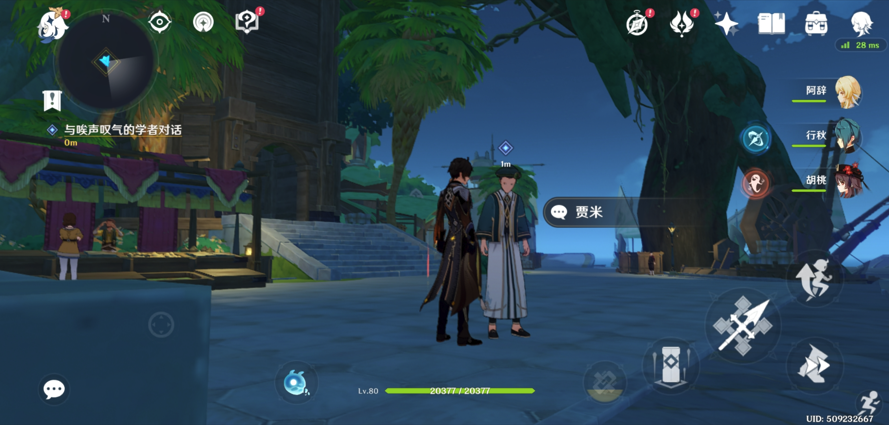Select the tracked quest 与唉声叹气的学者对话
Viewport: 889px width, 425px height.
[x=122, y=130]
